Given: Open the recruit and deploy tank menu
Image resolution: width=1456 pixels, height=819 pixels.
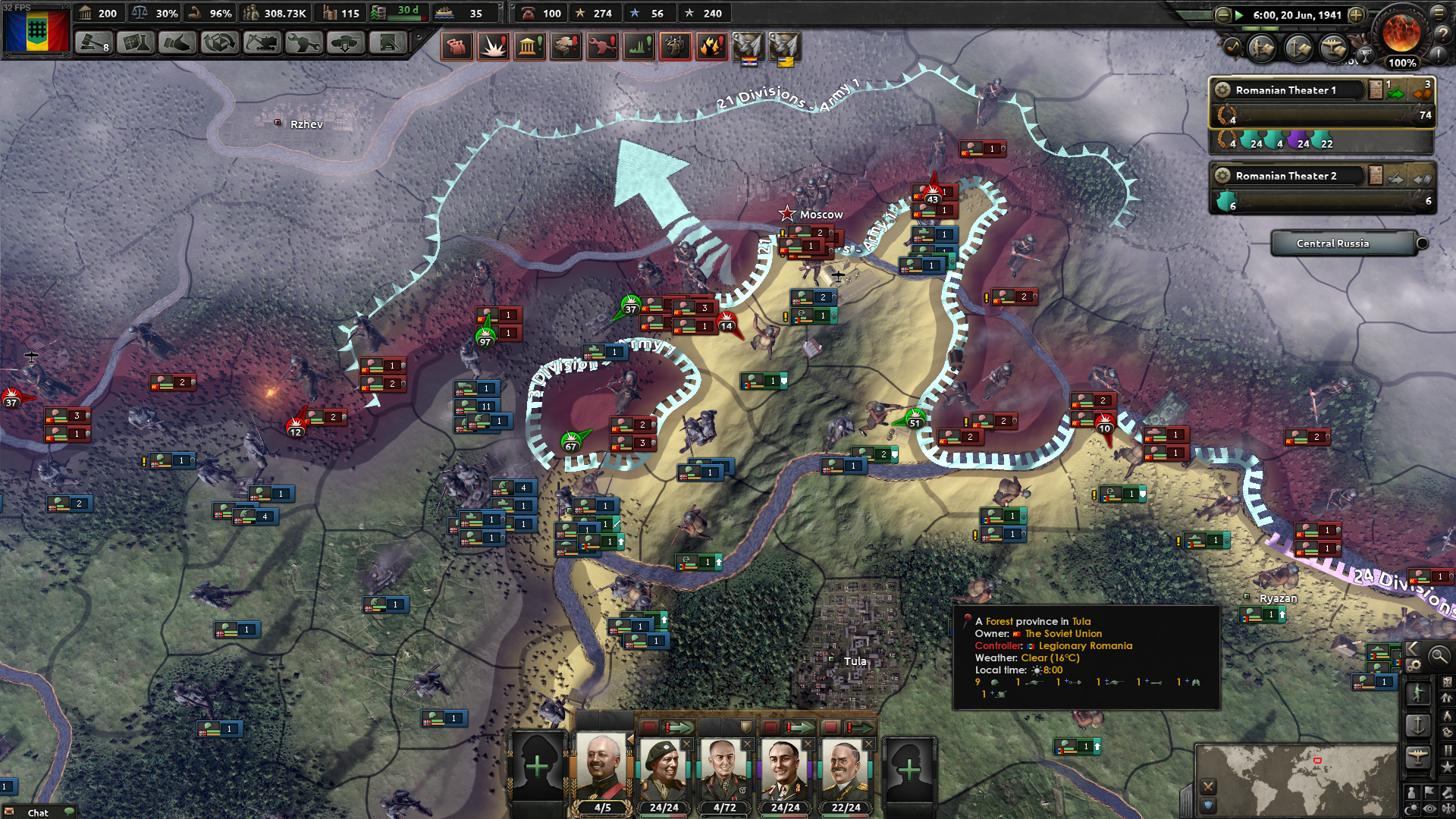Looking at the screenshot, I should click(x=345, y=43).
